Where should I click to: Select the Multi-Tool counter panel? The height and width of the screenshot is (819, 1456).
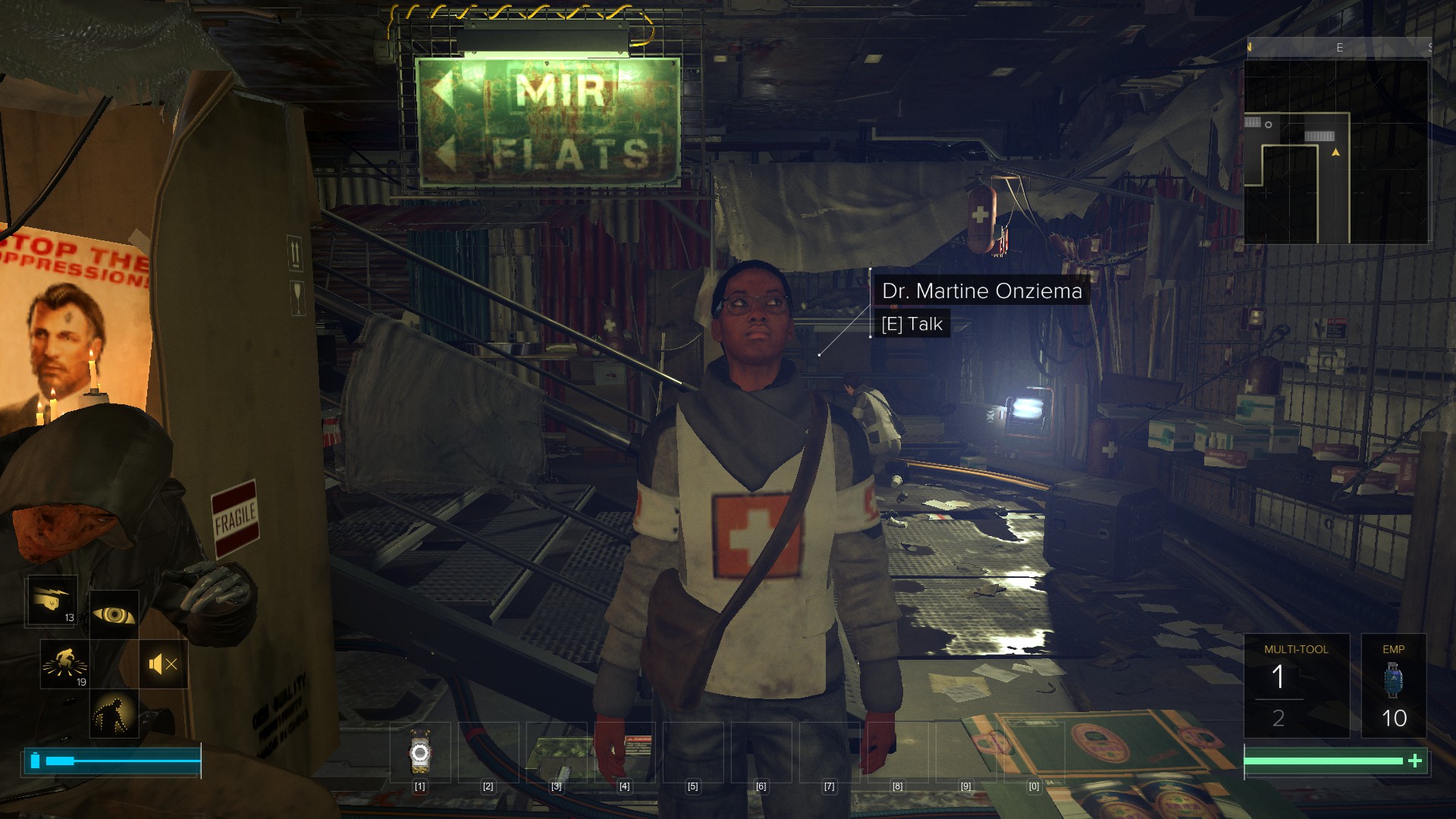click(x=1296, y=686)
